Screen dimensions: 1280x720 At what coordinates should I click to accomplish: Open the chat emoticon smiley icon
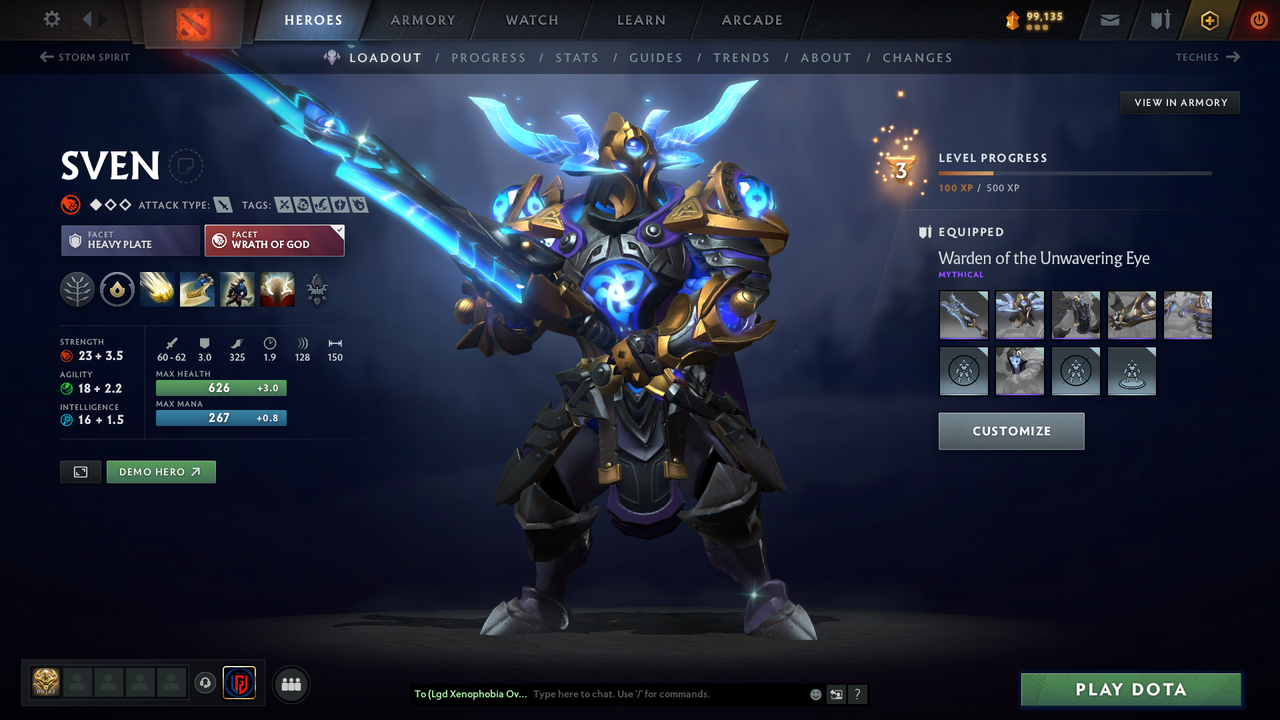[x=814, y=694]
